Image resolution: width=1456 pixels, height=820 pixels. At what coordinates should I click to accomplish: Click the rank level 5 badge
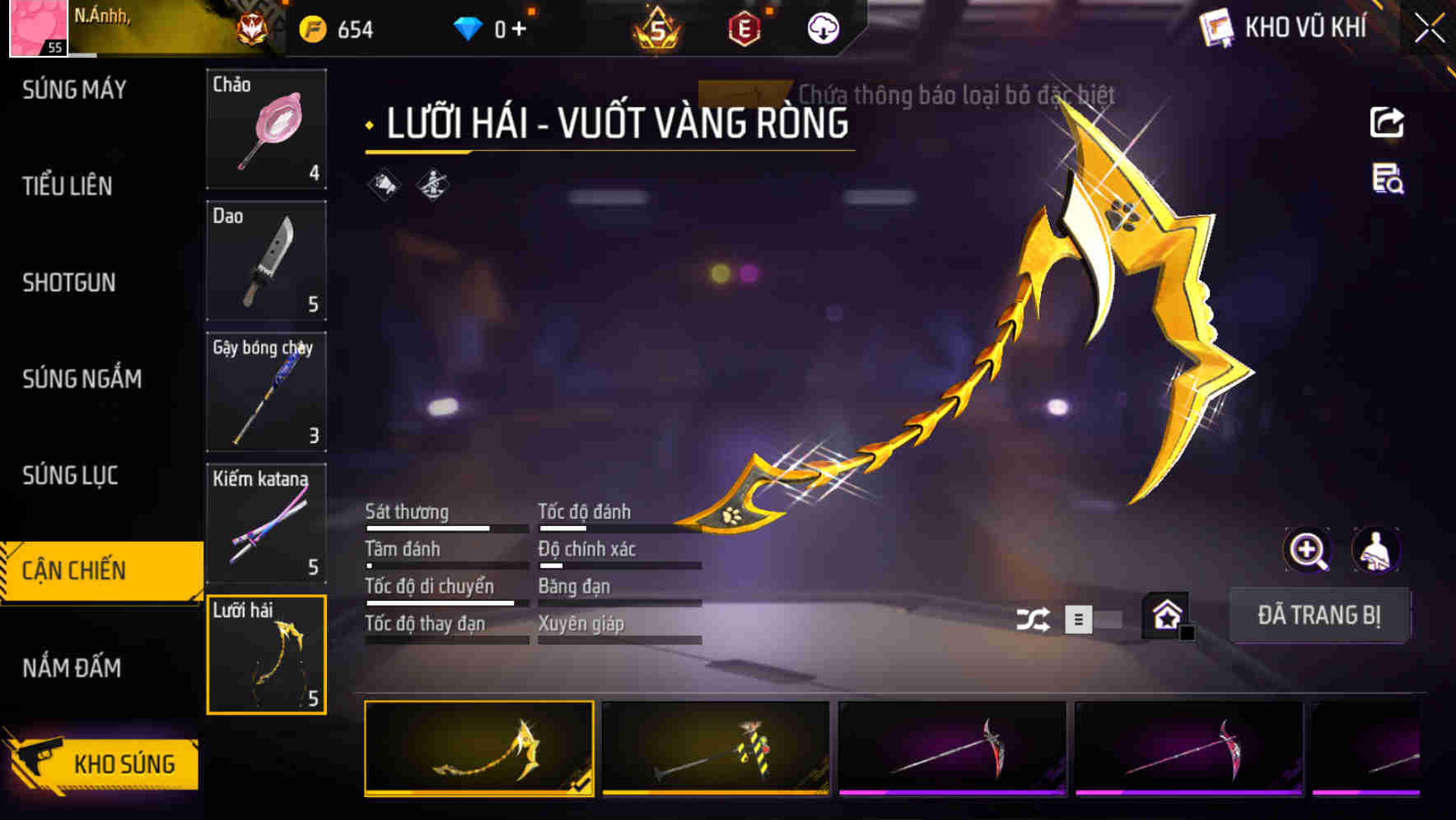click(x=657, y=27)
